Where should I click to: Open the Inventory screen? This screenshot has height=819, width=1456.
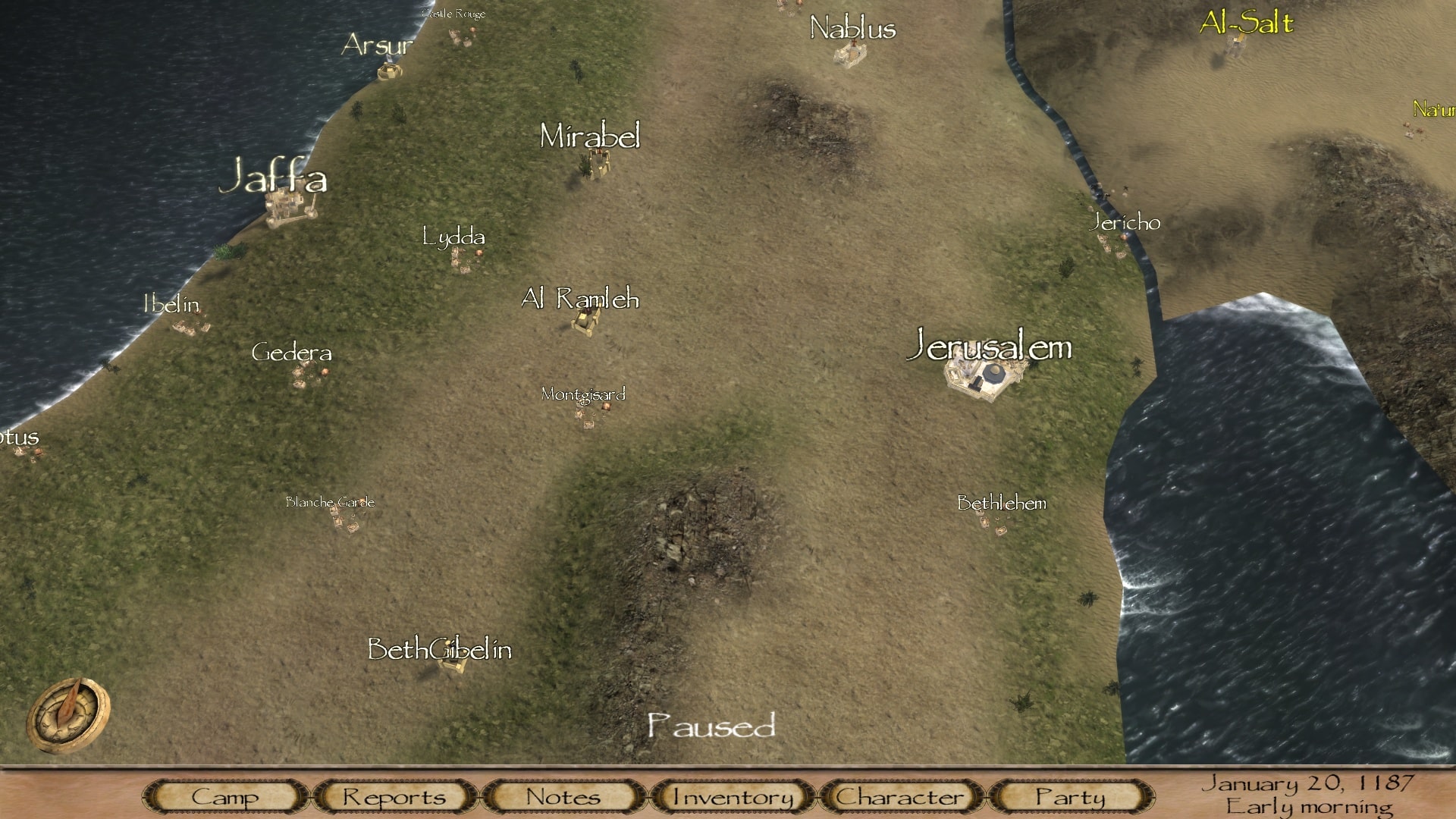tap(733, 796)
